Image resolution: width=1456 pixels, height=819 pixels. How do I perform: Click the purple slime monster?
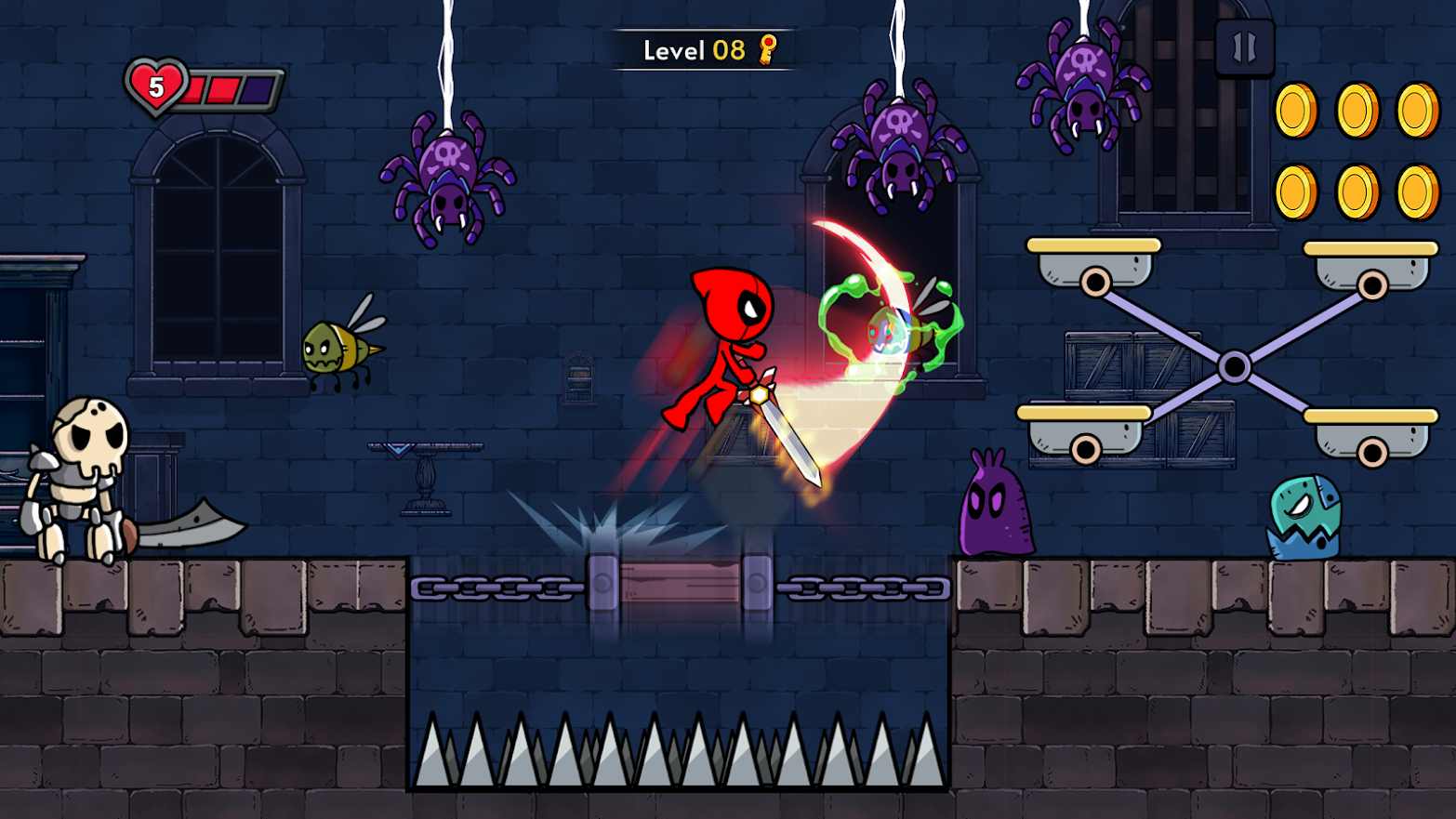[997, 507]
